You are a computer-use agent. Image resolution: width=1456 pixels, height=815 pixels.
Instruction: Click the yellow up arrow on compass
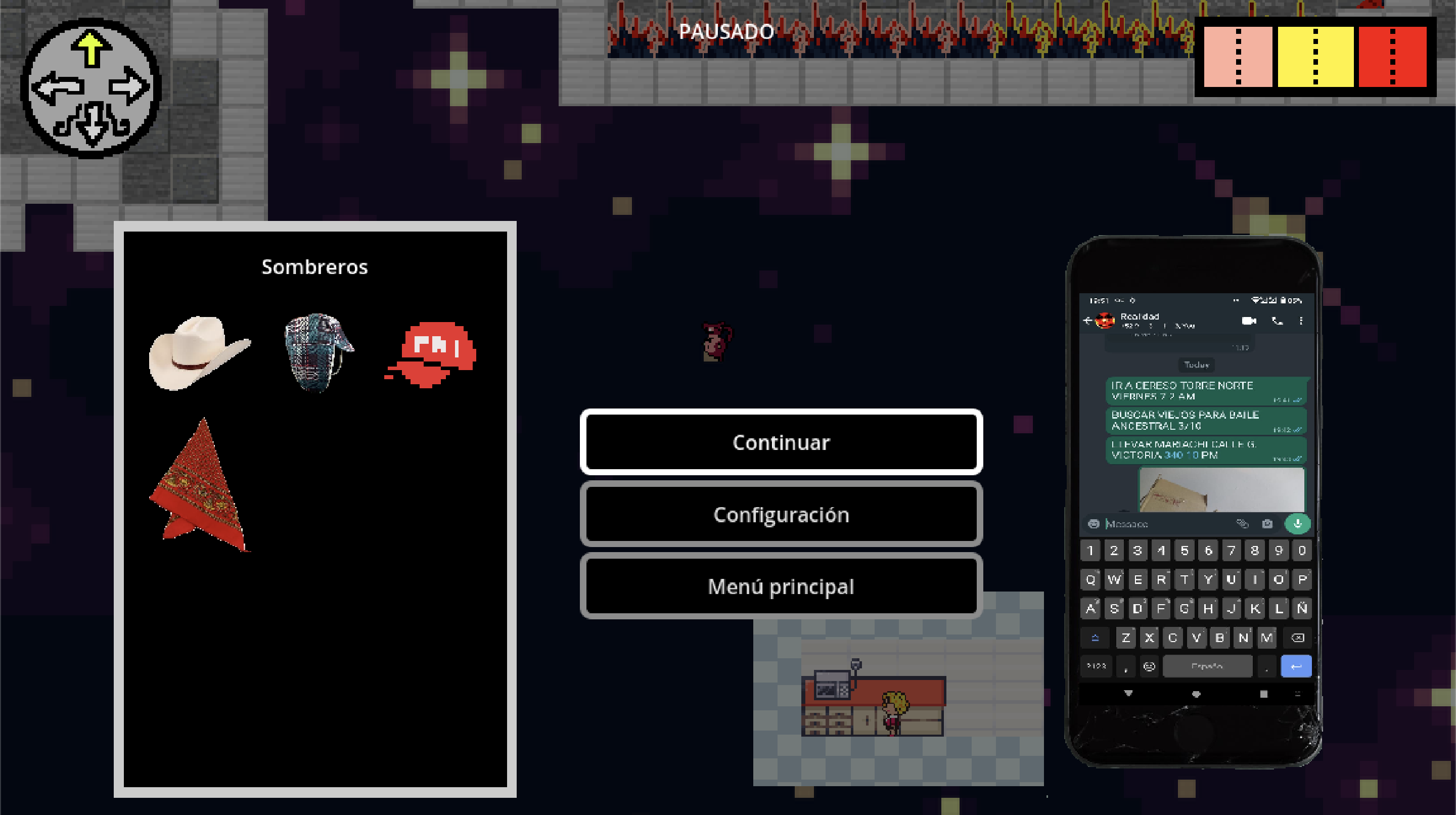(90, 48)
